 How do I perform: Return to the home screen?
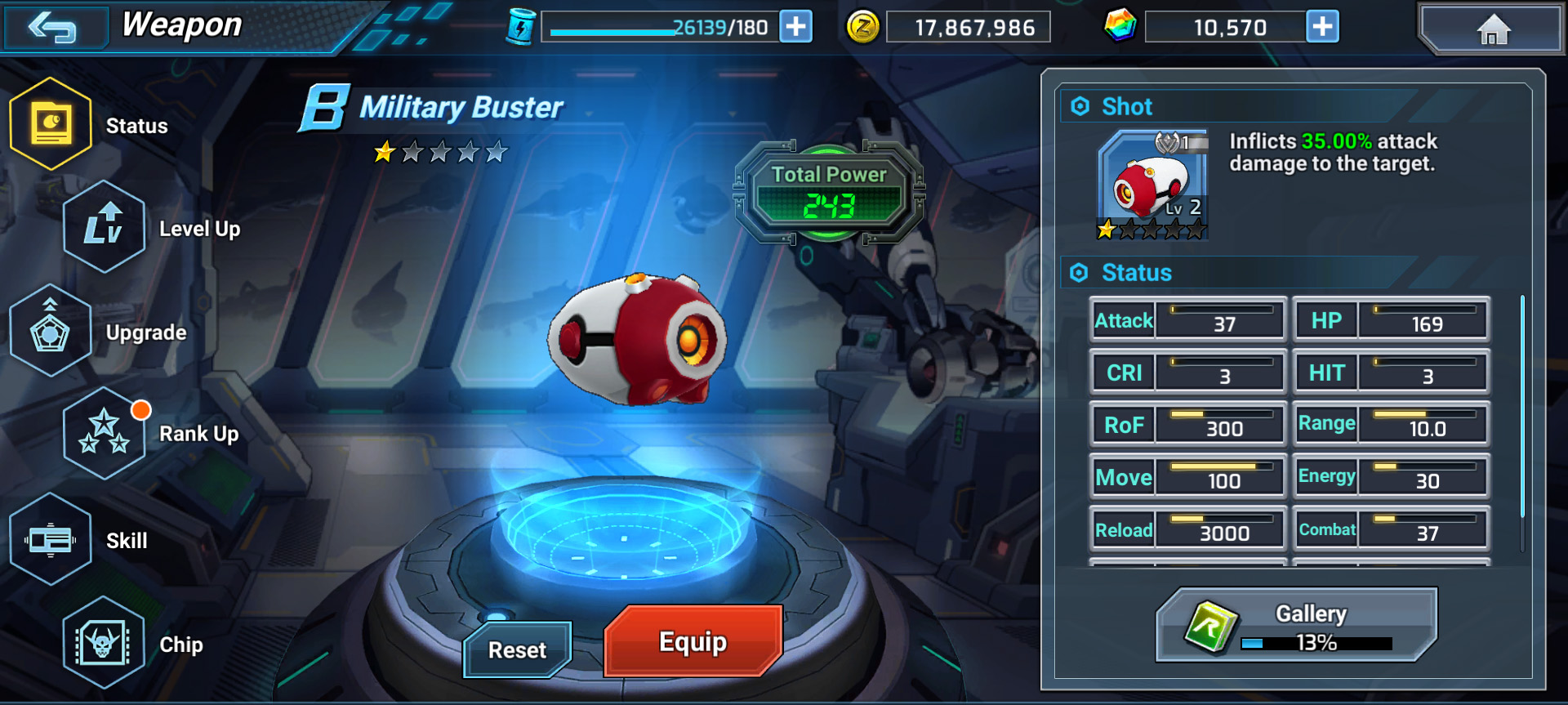pyautogui.click(x=1491, y=29)
